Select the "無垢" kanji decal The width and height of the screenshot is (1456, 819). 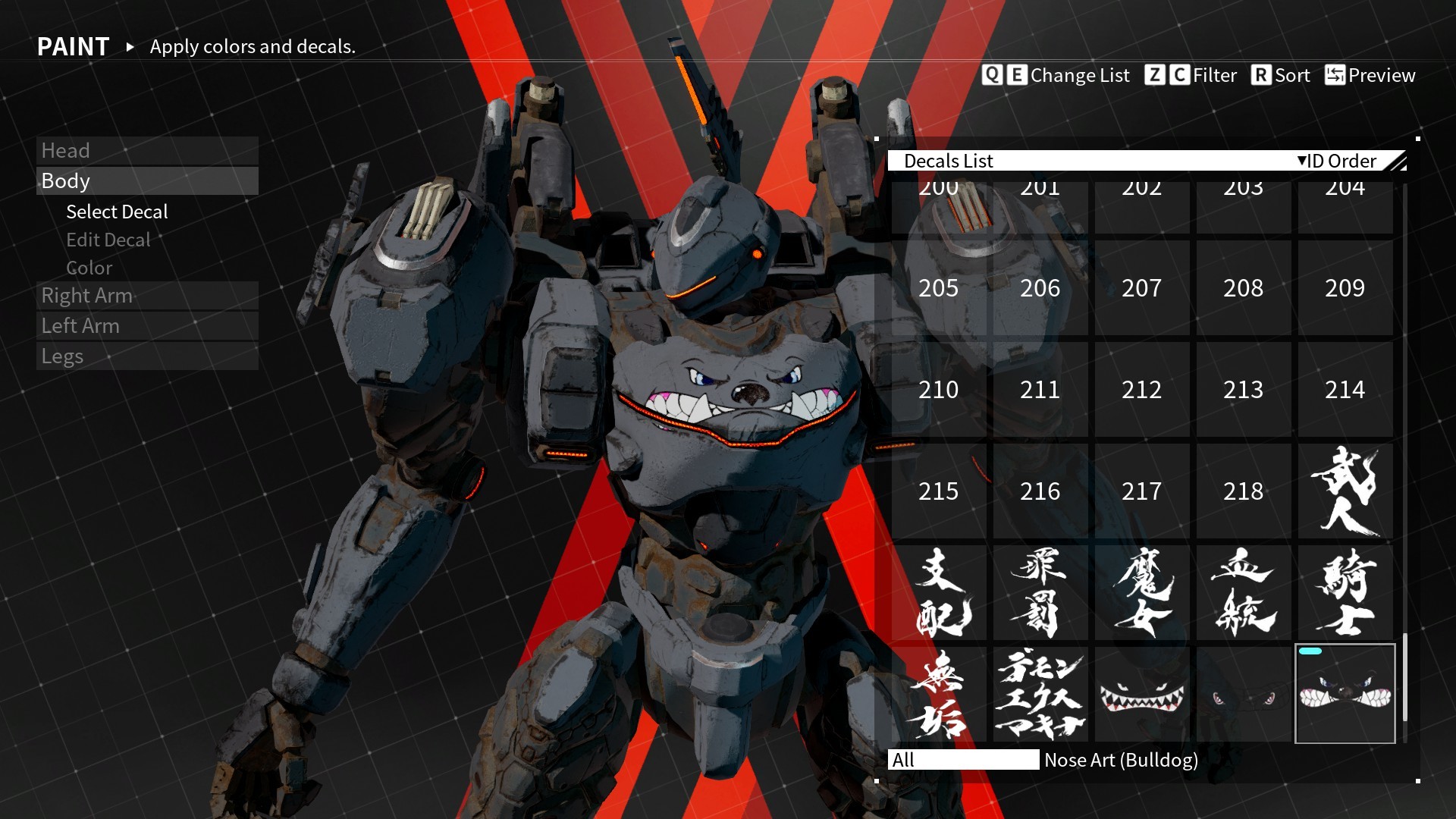(939, 694)
